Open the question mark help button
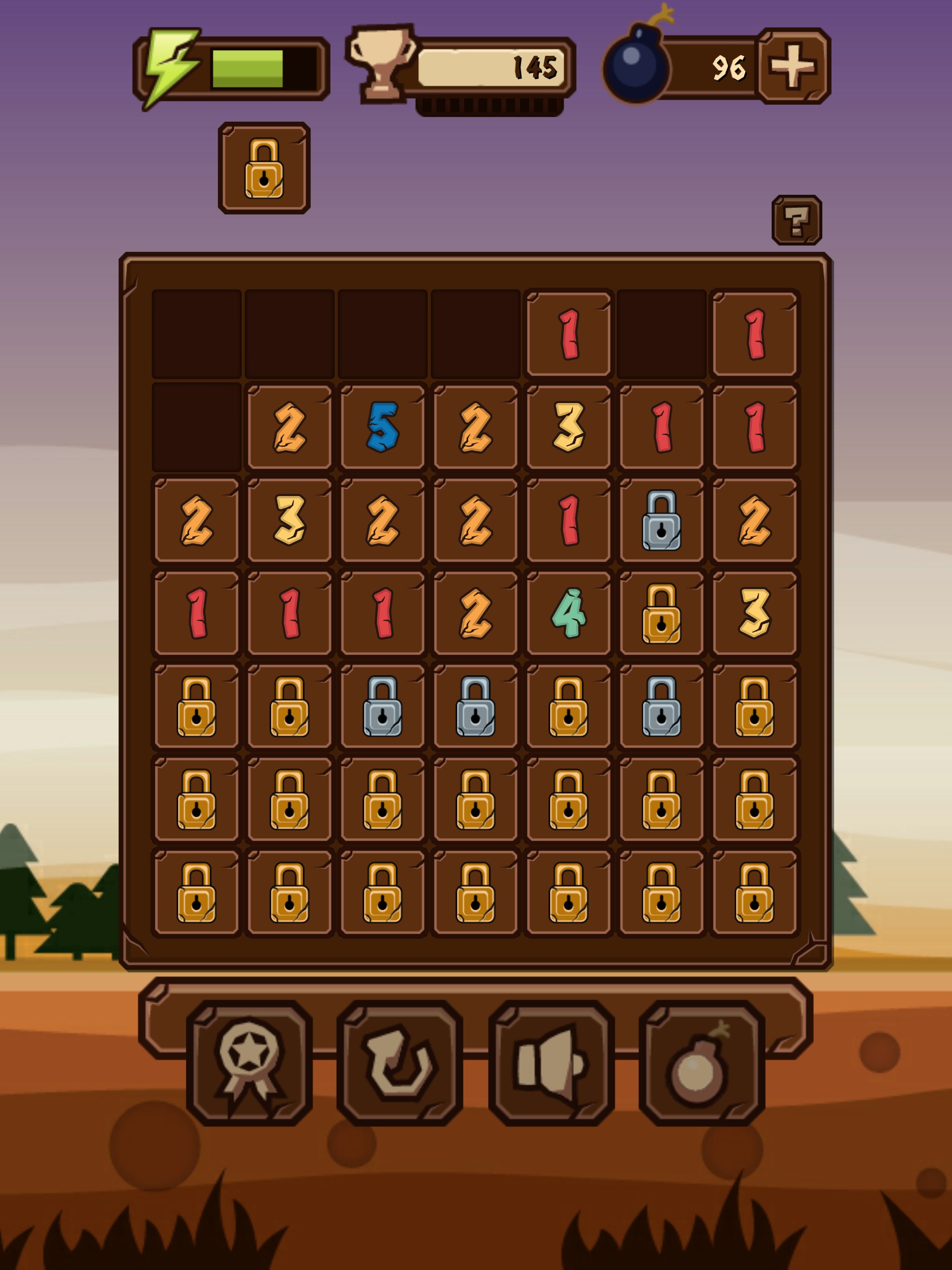 pyautogui.click(x=796, y=220)
